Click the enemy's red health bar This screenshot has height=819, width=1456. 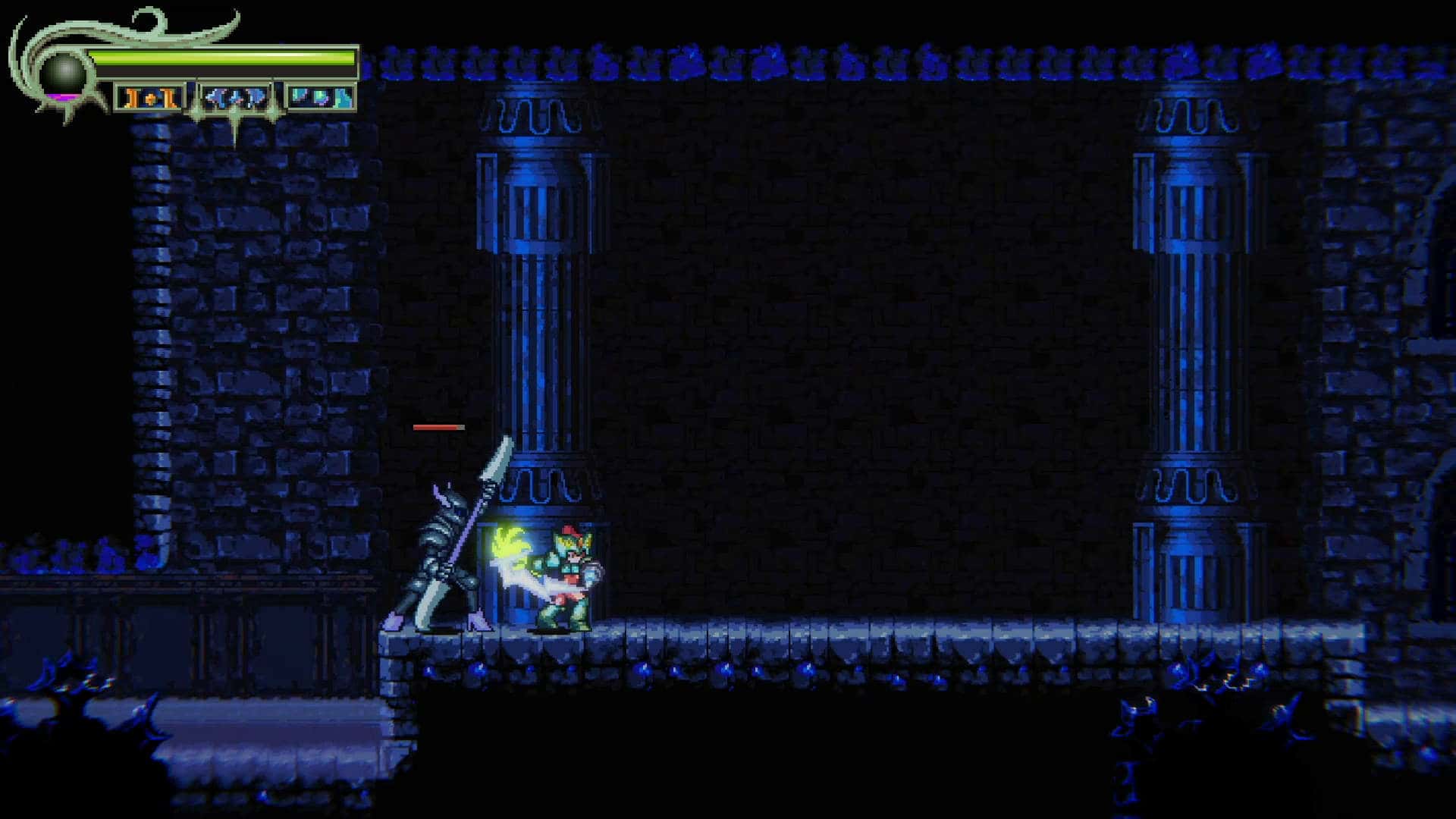[438, 427]
